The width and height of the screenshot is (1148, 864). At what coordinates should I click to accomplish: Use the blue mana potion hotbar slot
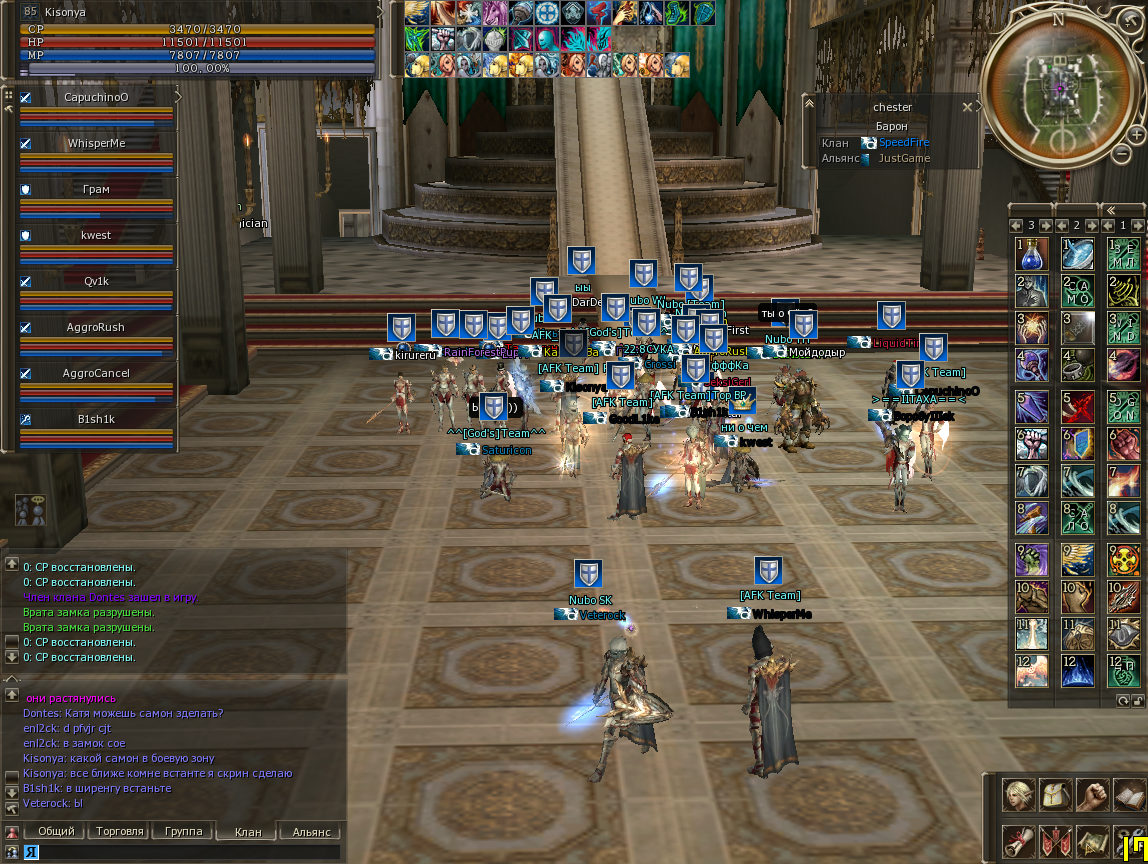[1032, 253]
